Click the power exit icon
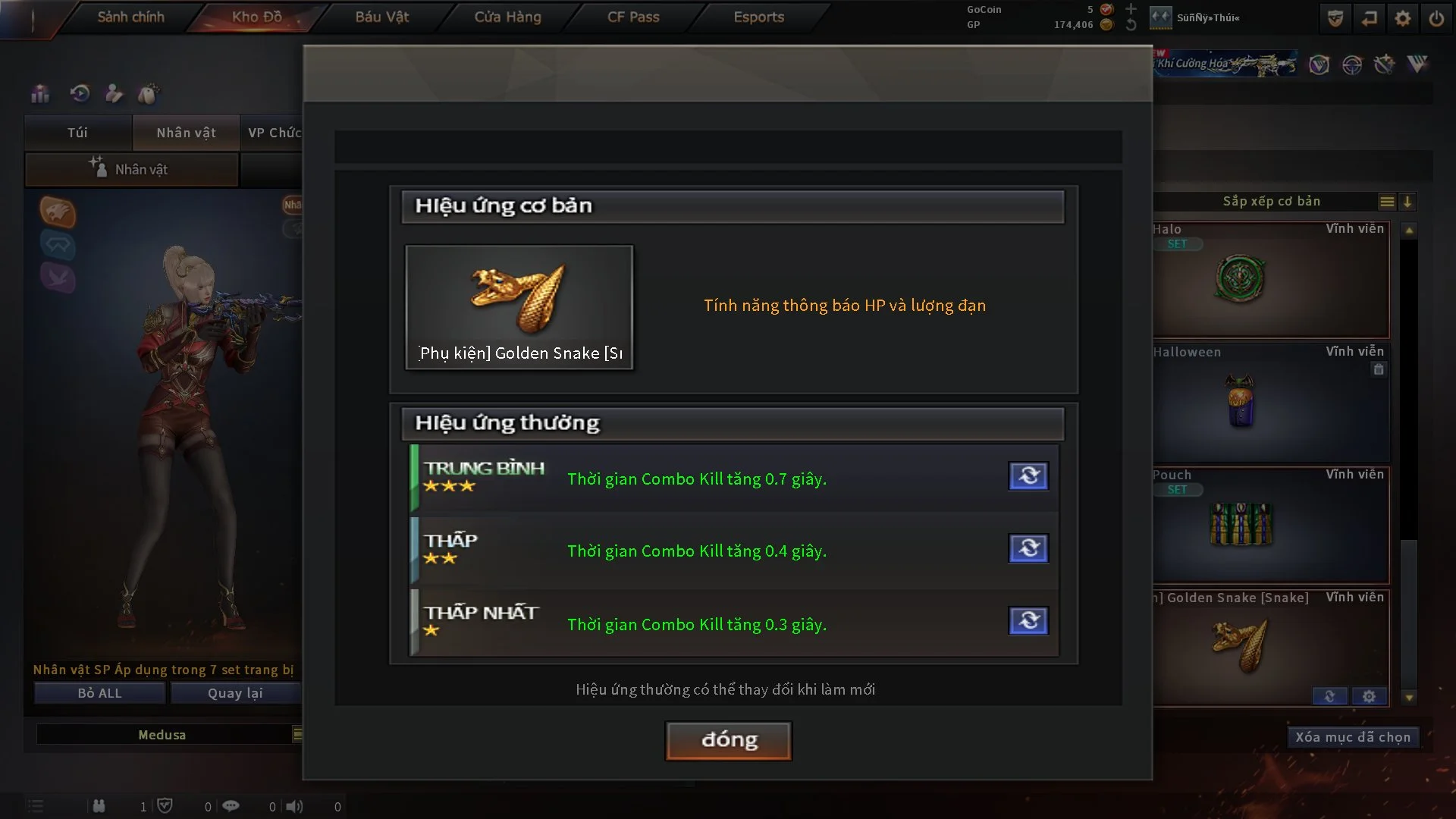The height and width of the screenshot is (819, 1456). point(1436,18)
